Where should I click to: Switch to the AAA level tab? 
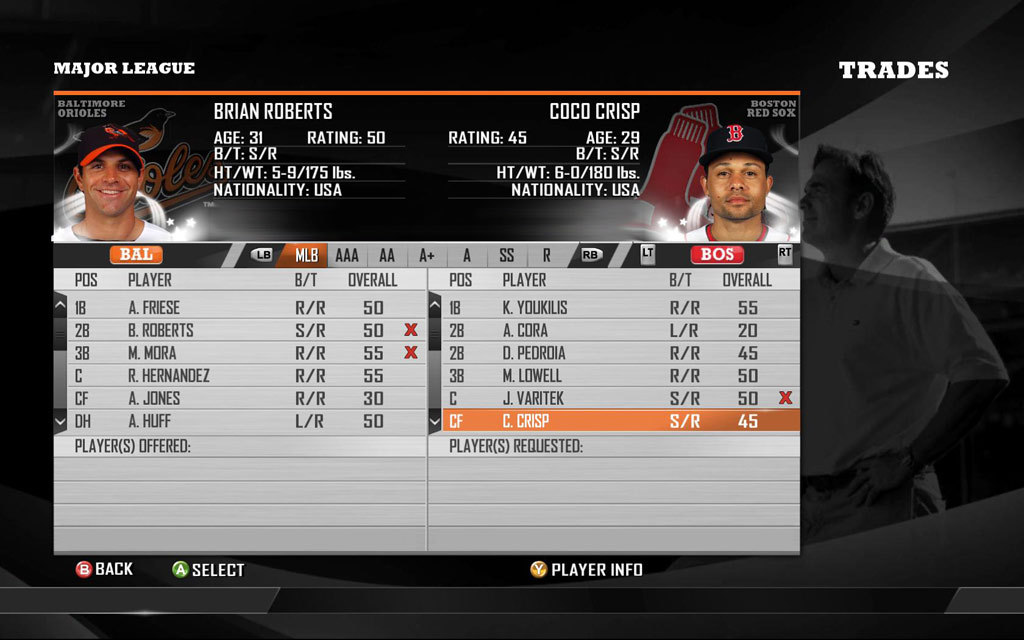click(x=347, y=255)
